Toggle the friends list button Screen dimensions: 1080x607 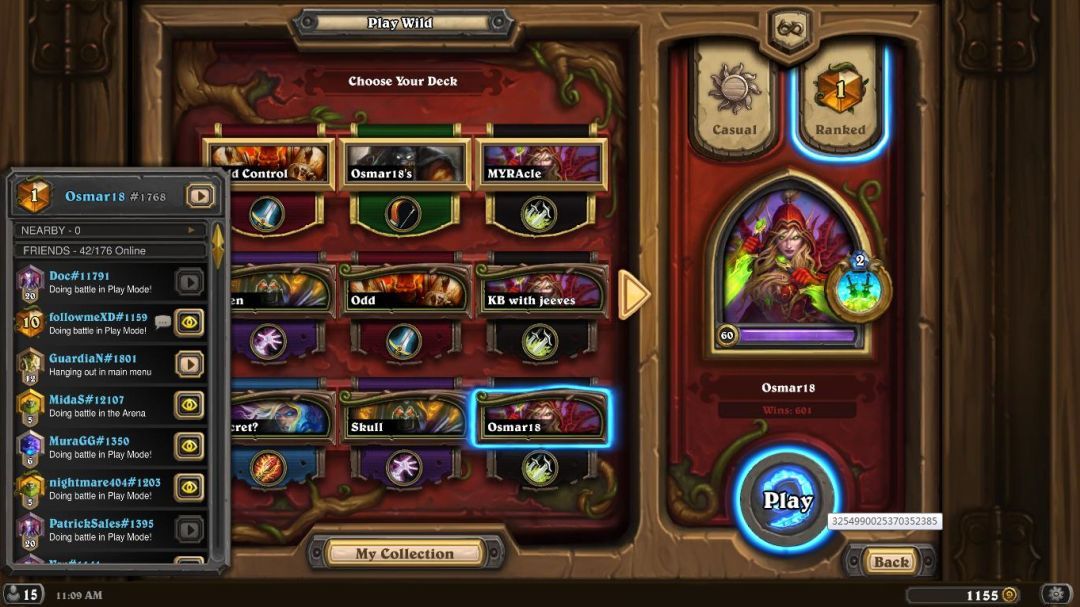(x=22, y=595)
